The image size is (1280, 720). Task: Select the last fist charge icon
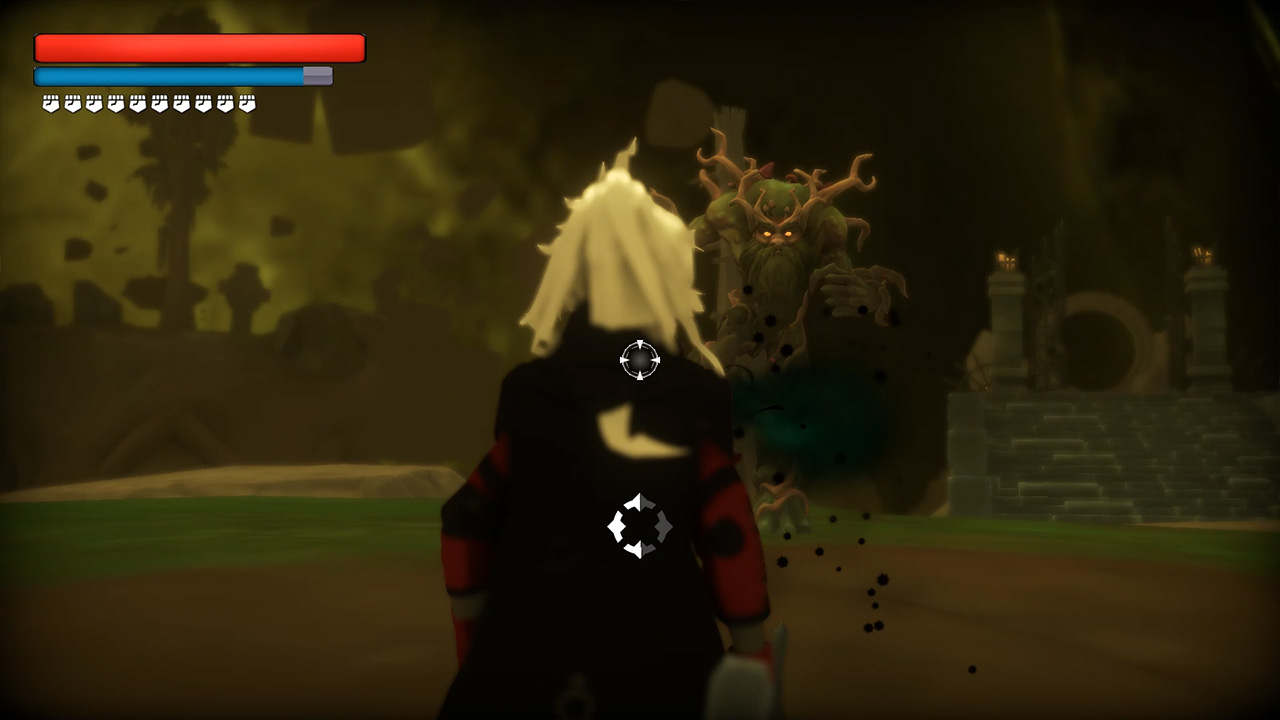click(245, 102)
